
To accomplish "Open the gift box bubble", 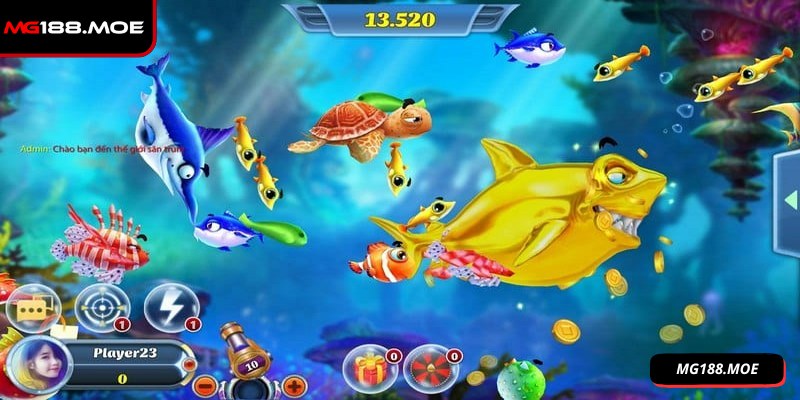I will pyautogui.click(x=367, y=367).
